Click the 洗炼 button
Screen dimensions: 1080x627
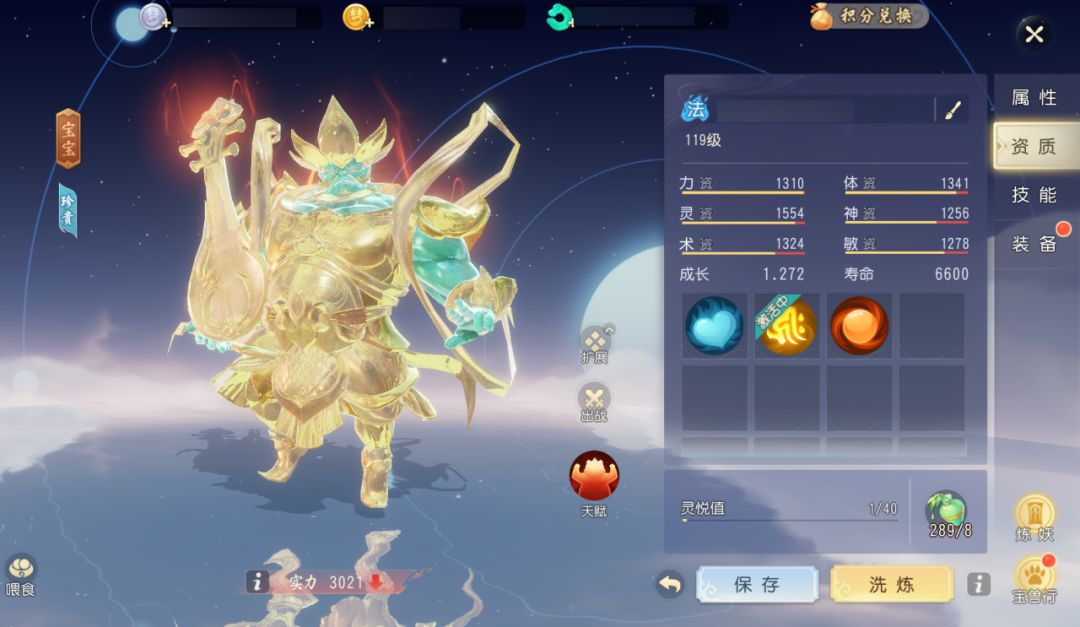[x=892, y=585]
